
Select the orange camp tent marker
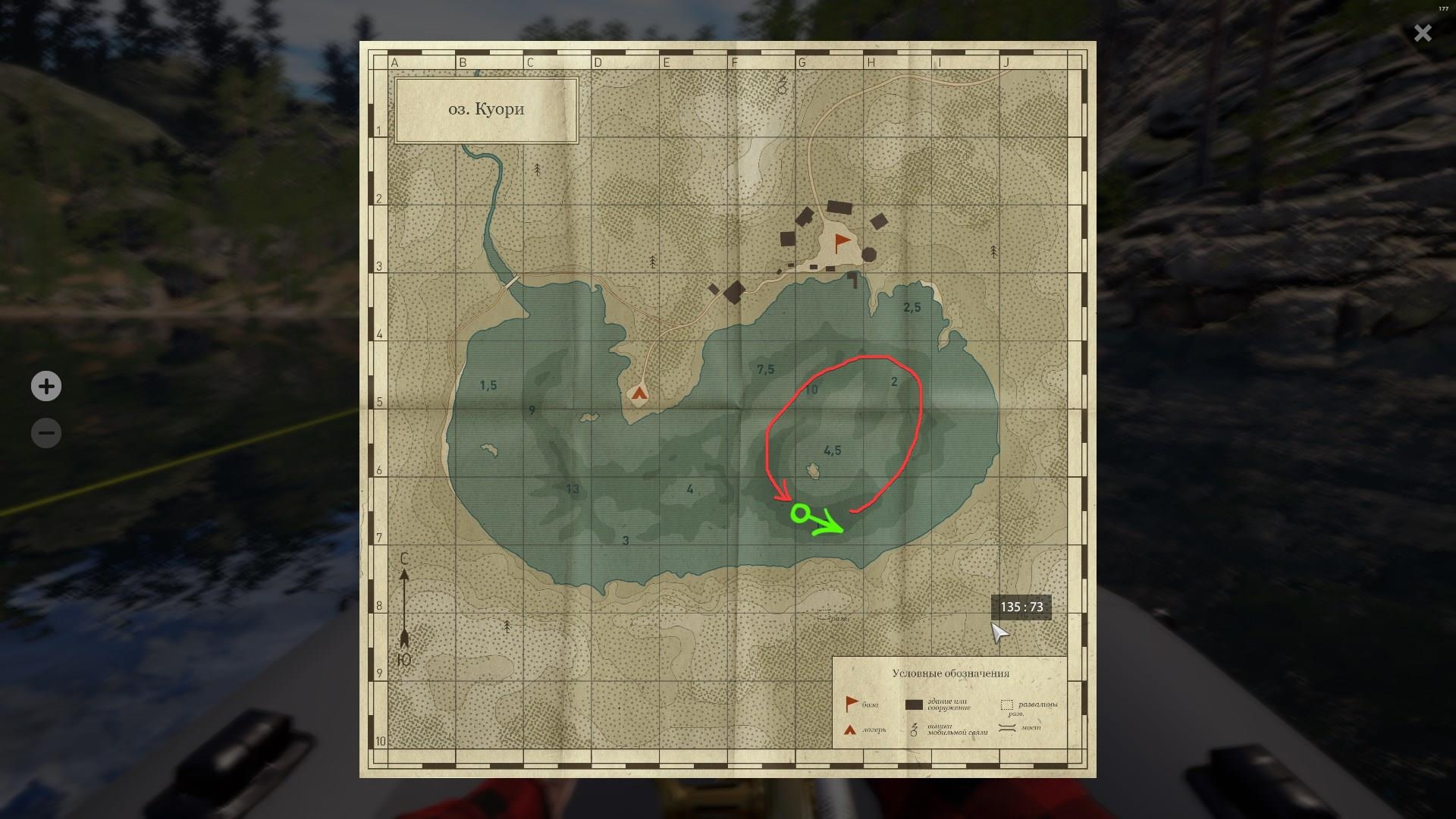tap(639, 393)
